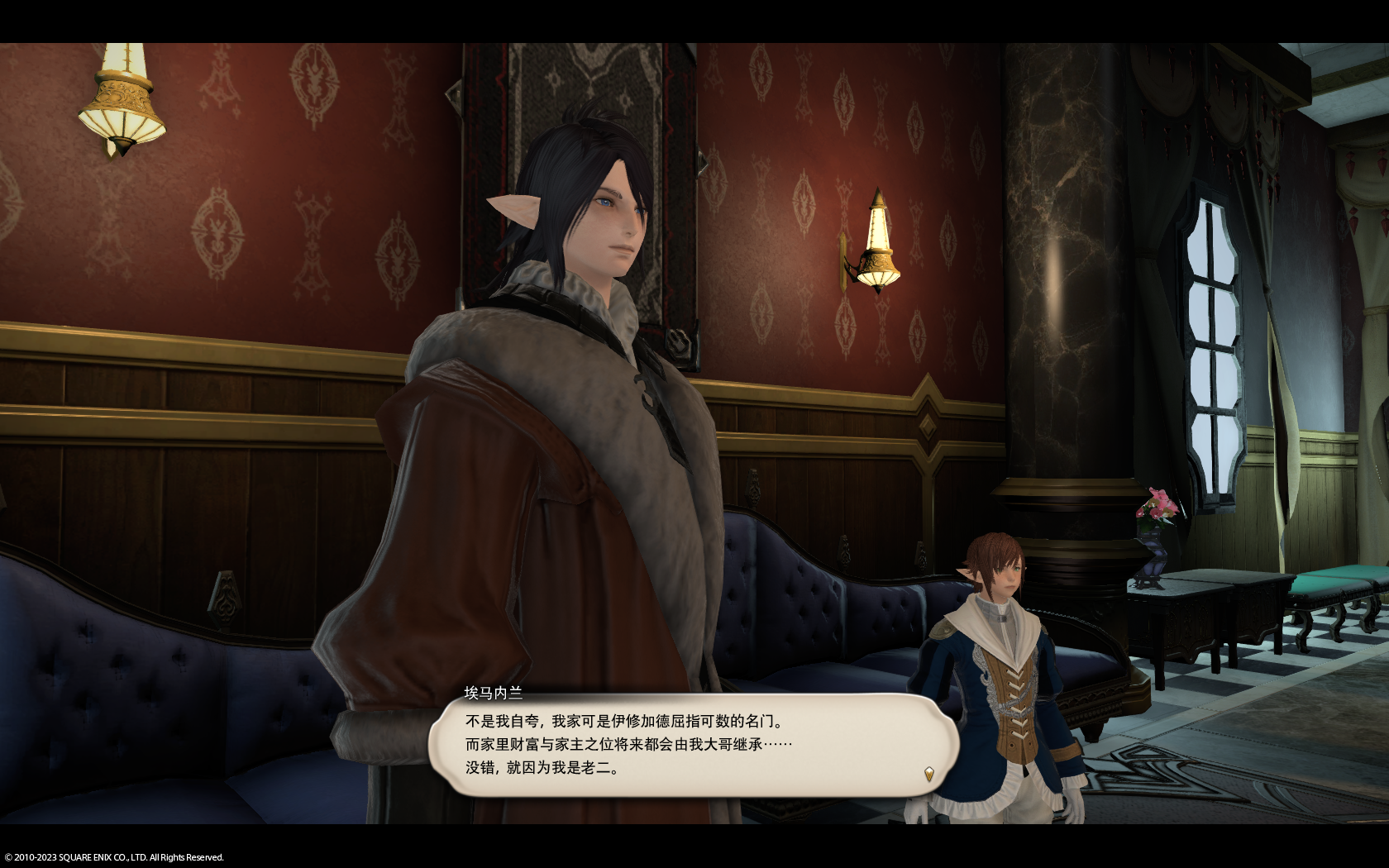
Task: Advance Emmanellain's dialogue text box
Action: (693, 745)
